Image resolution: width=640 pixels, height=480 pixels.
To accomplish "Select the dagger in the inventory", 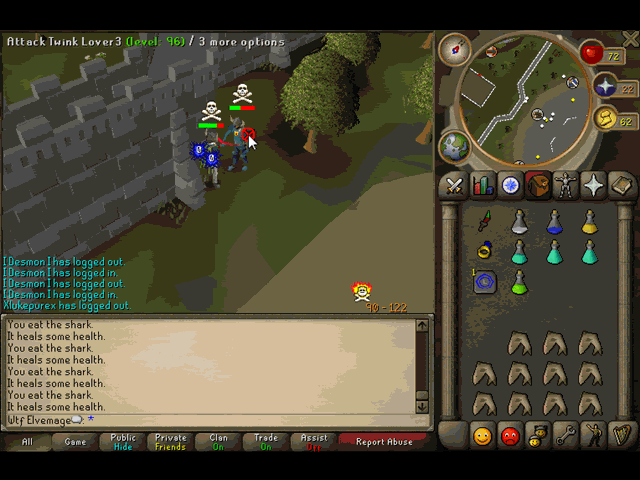I will pos(485,221).
